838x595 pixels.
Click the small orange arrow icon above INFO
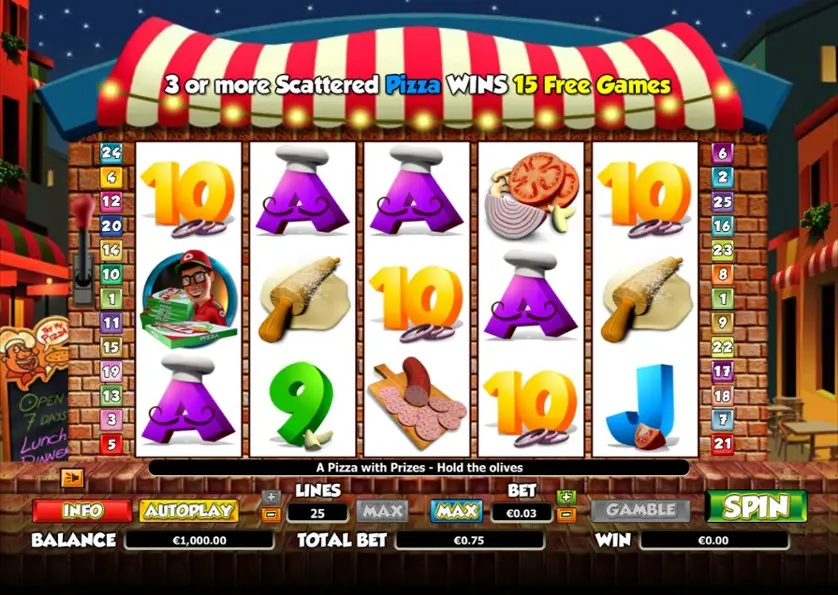[x=71, y=478]
